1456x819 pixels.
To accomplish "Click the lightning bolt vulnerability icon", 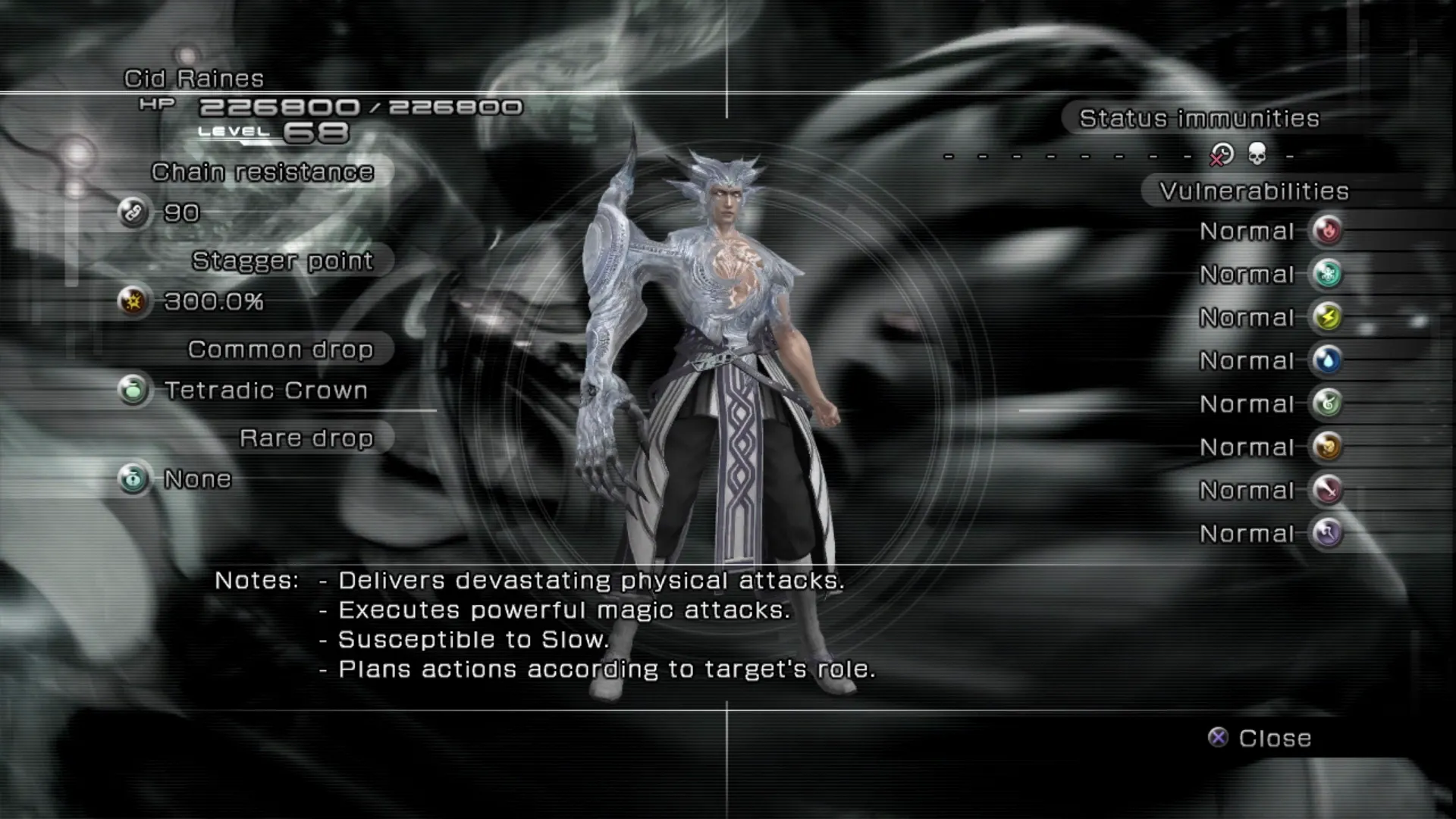I will [1327, 317].
